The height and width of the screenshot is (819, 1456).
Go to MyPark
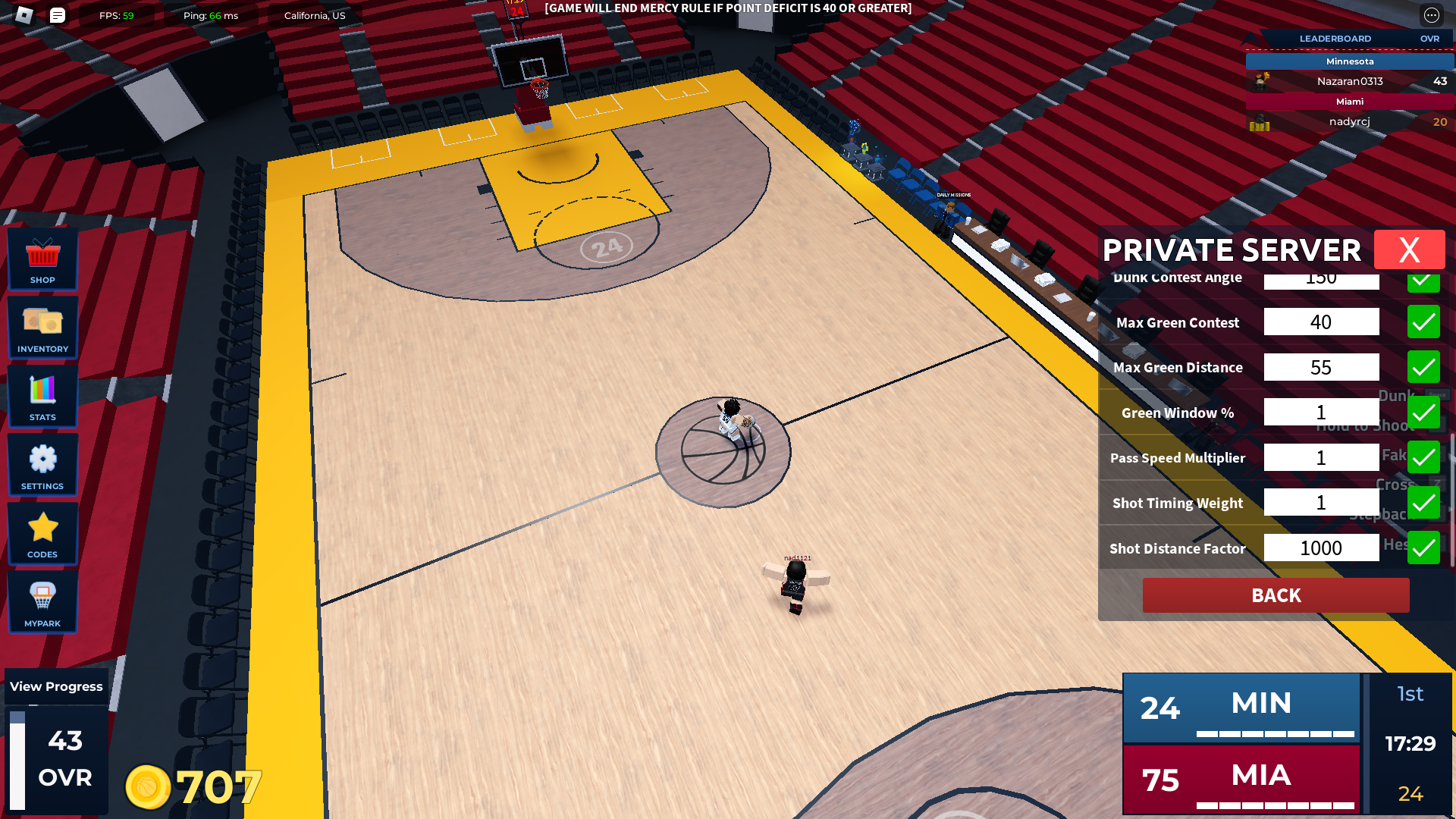(x=42, y=602)
